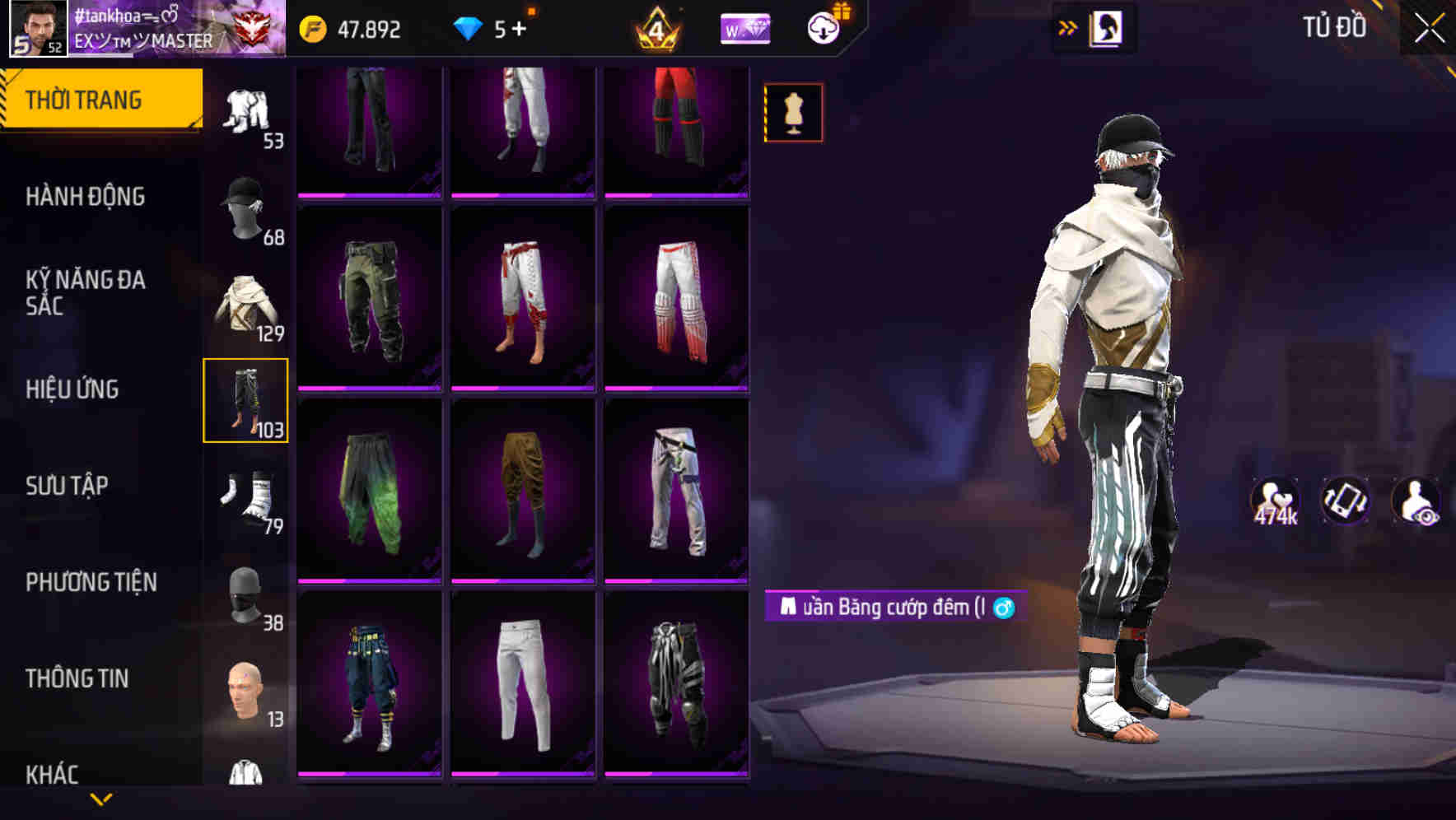Expand more categories via bottom chevron arrow

(101, 797)
